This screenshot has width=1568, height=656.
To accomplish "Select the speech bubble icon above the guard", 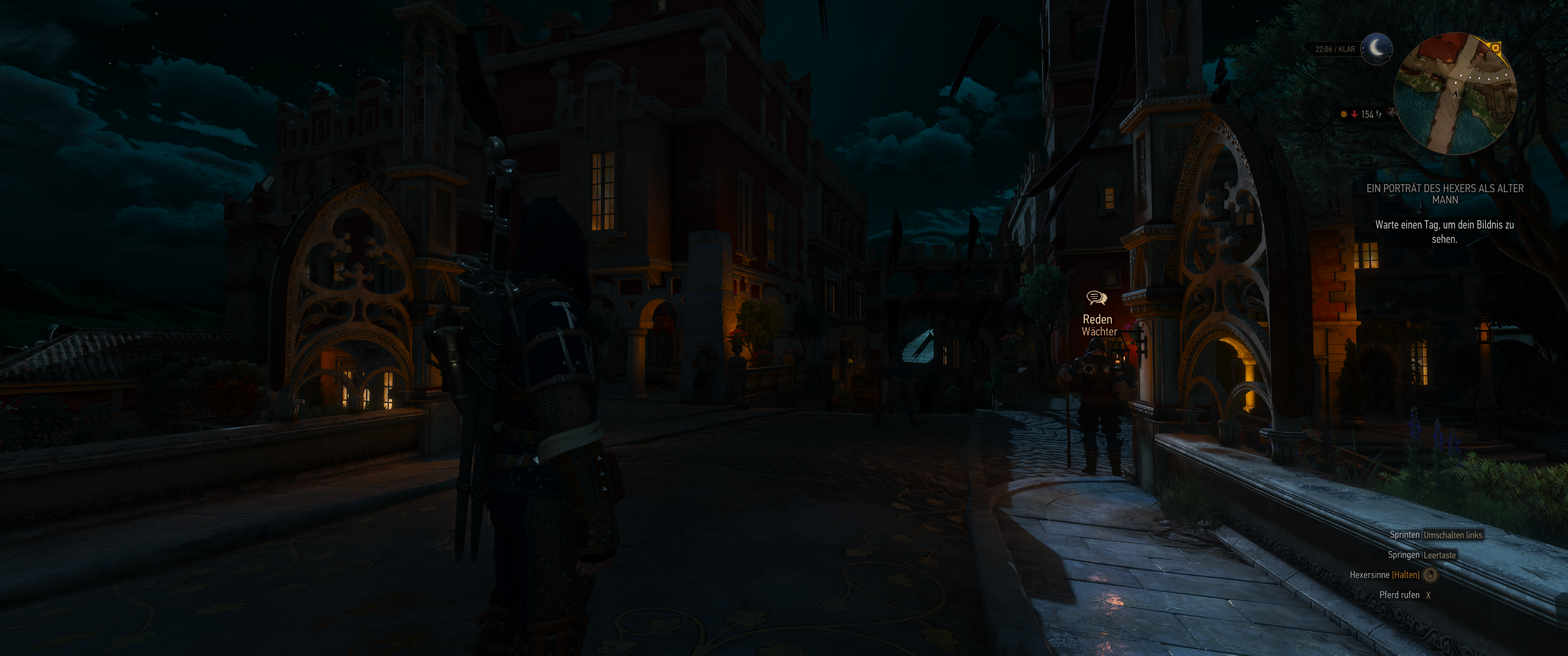I will tap(1096, 297).
